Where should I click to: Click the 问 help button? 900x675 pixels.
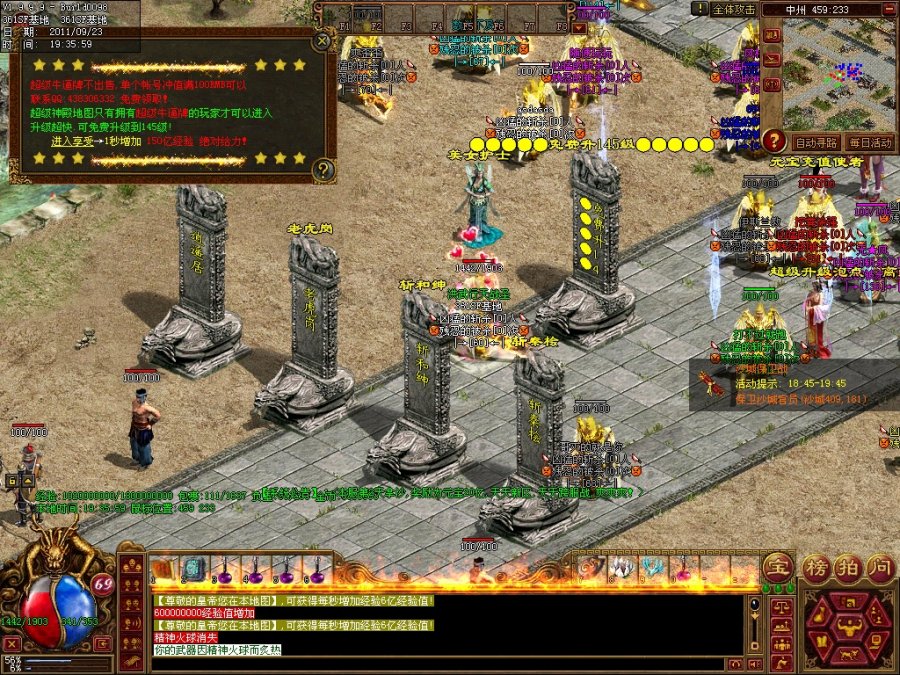pos(878,567)
